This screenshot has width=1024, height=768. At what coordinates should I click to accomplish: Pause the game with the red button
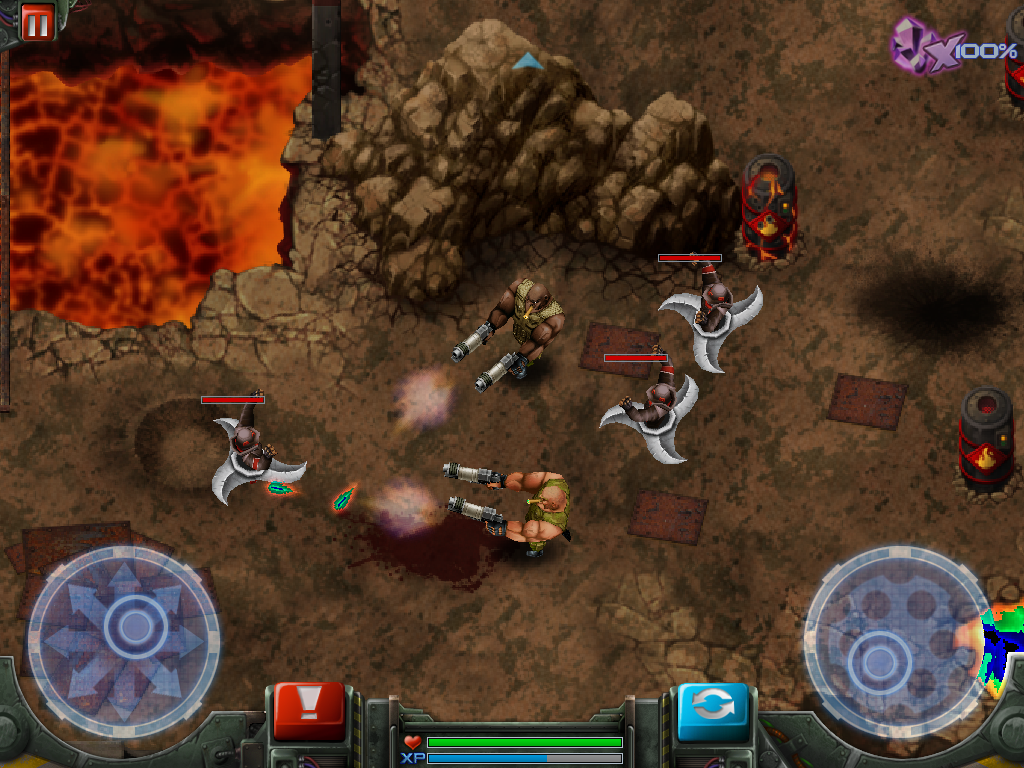pos(36,22)
